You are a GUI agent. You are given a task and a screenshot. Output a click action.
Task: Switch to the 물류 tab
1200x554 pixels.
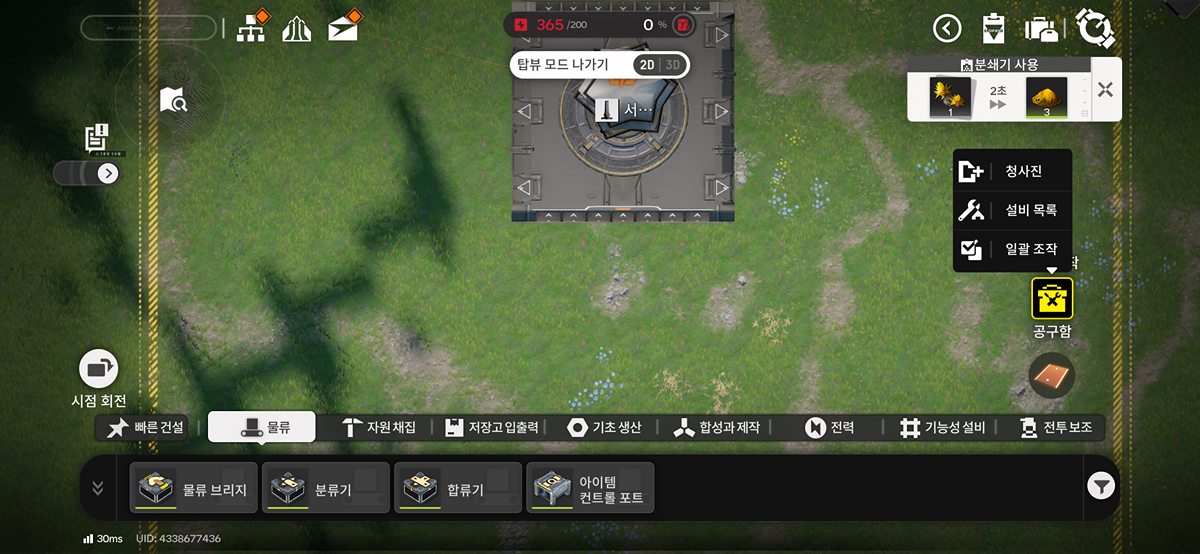[262, 427]
